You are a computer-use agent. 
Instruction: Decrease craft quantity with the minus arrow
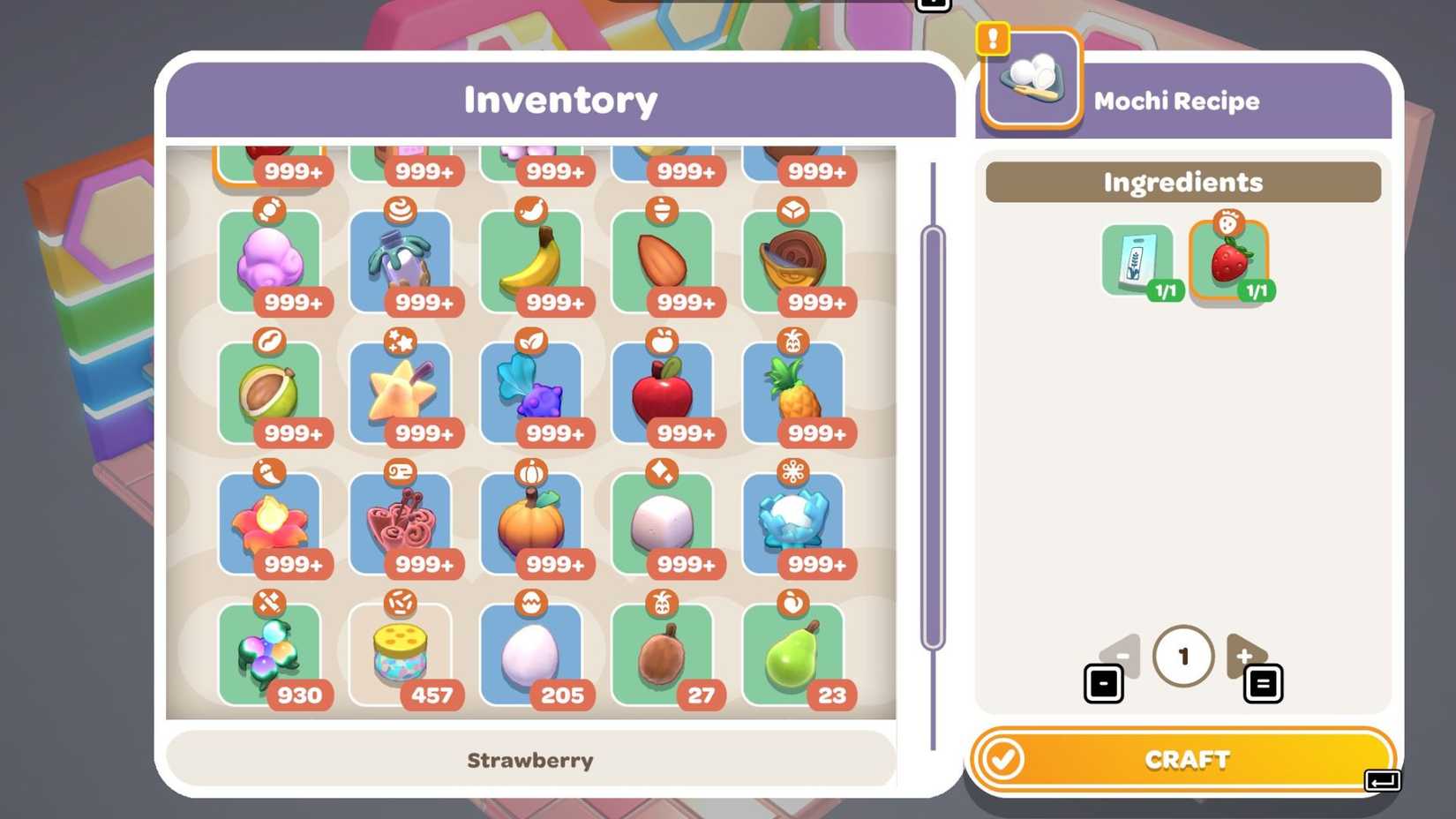click(x=1121, y=656)
